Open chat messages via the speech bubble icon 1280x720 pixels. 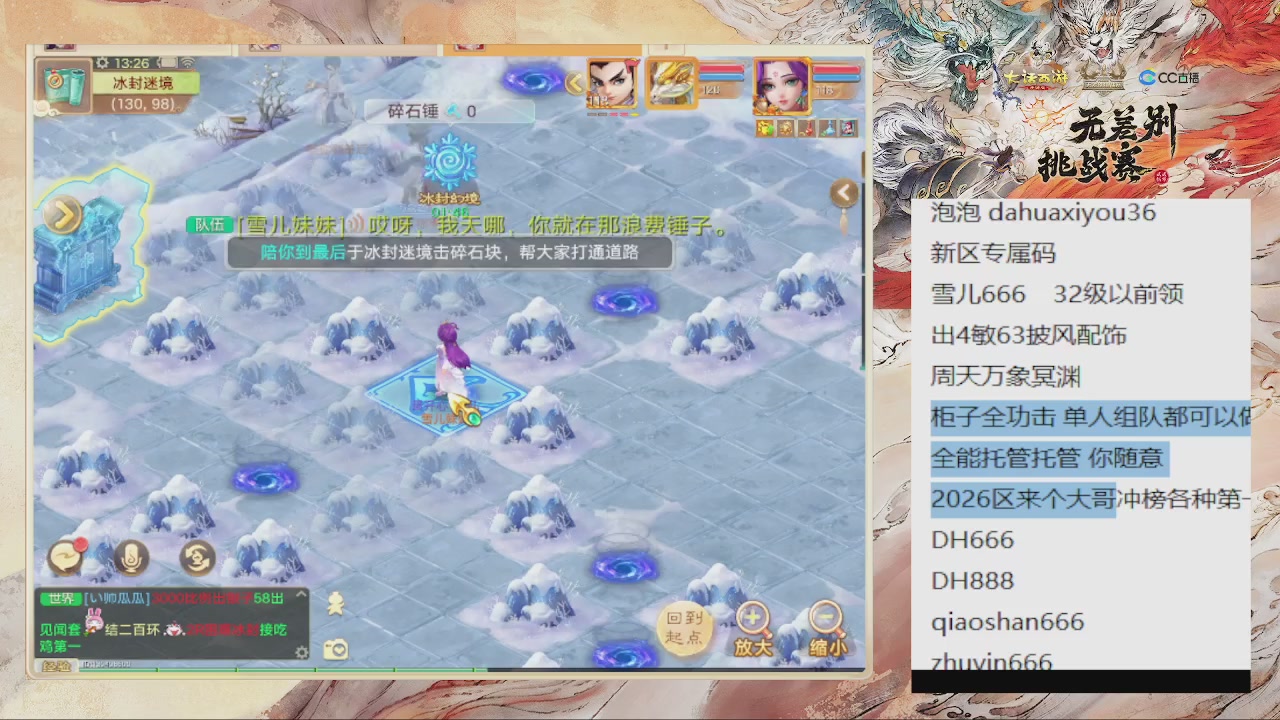[x=65, y=557]
